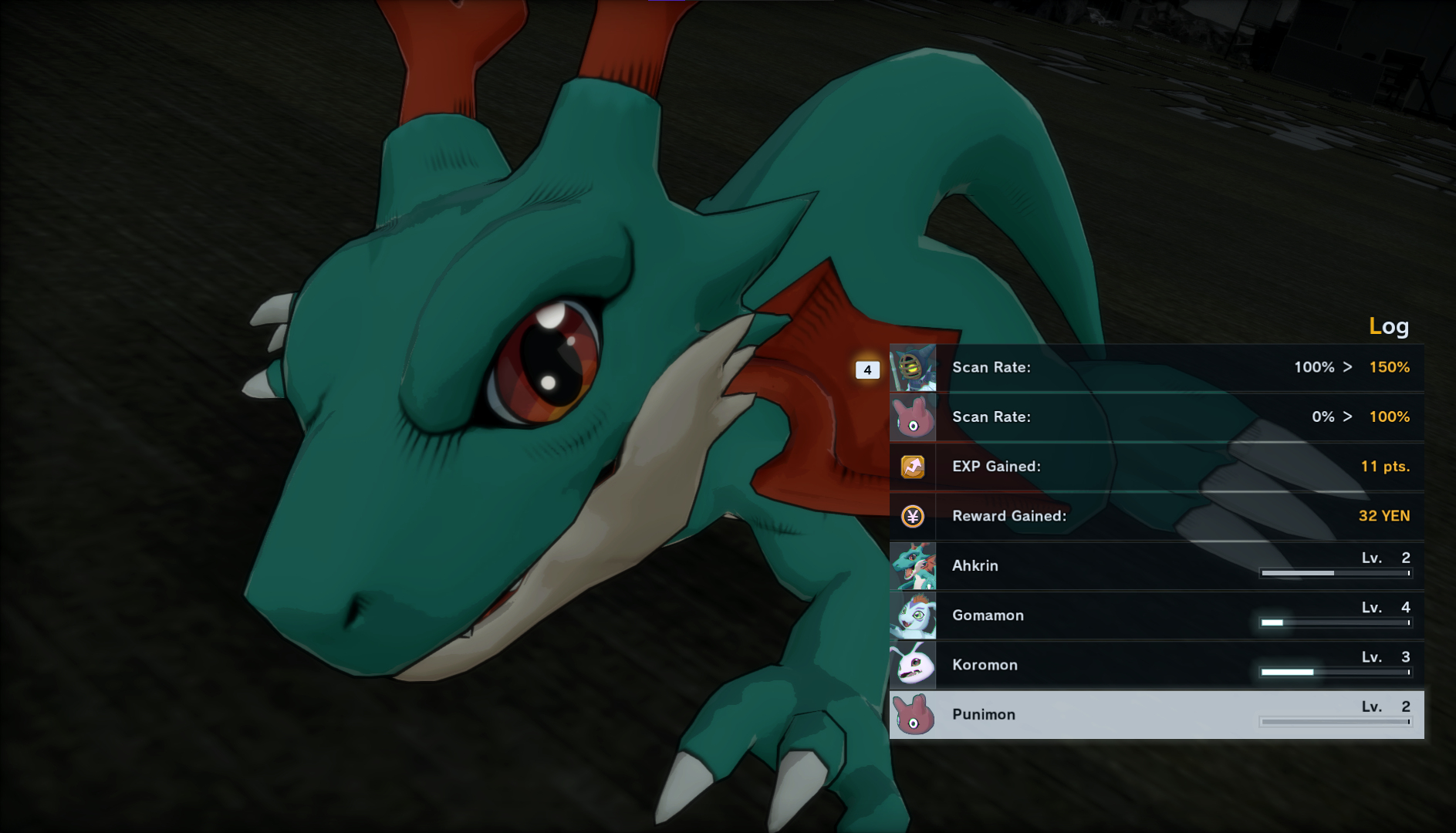Choose the Gomamon level row
1456x833 pixels.
(1156, 615)
